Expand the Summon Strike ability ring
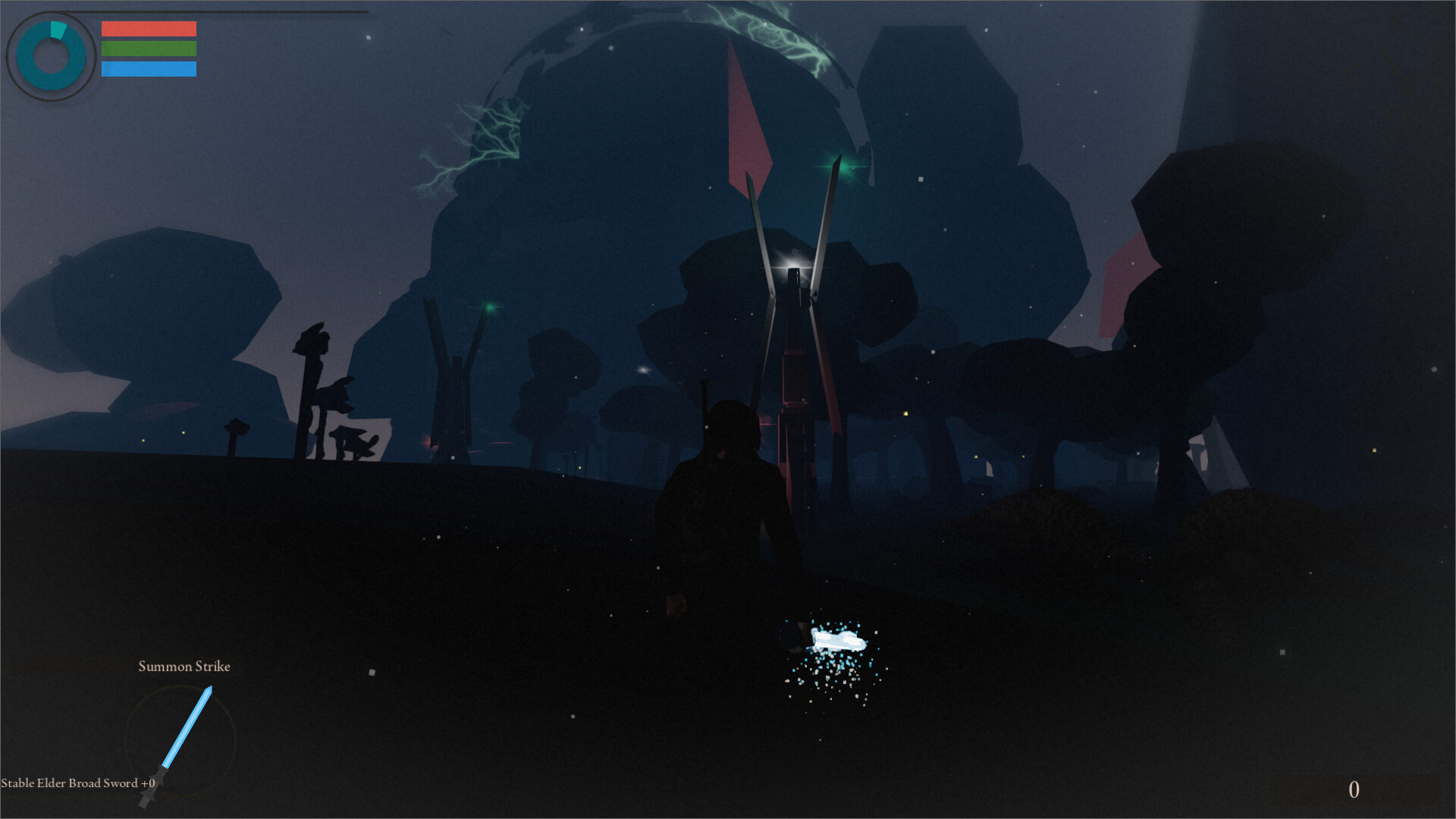Screen dimensions: 1456x819 click(x=180, y=743)
